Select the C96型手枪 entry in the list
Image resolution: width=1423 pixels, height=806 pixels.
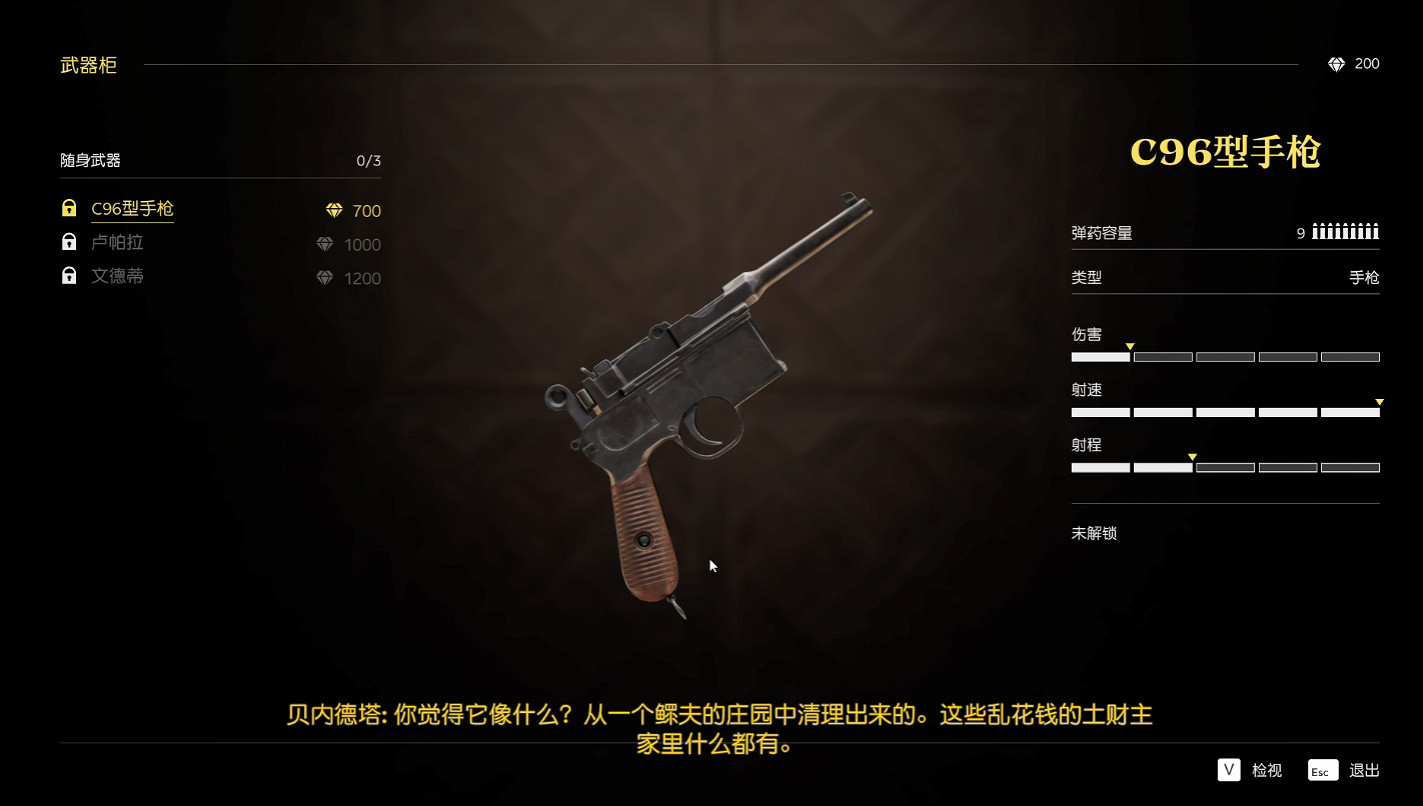click(x=131, y=210)
